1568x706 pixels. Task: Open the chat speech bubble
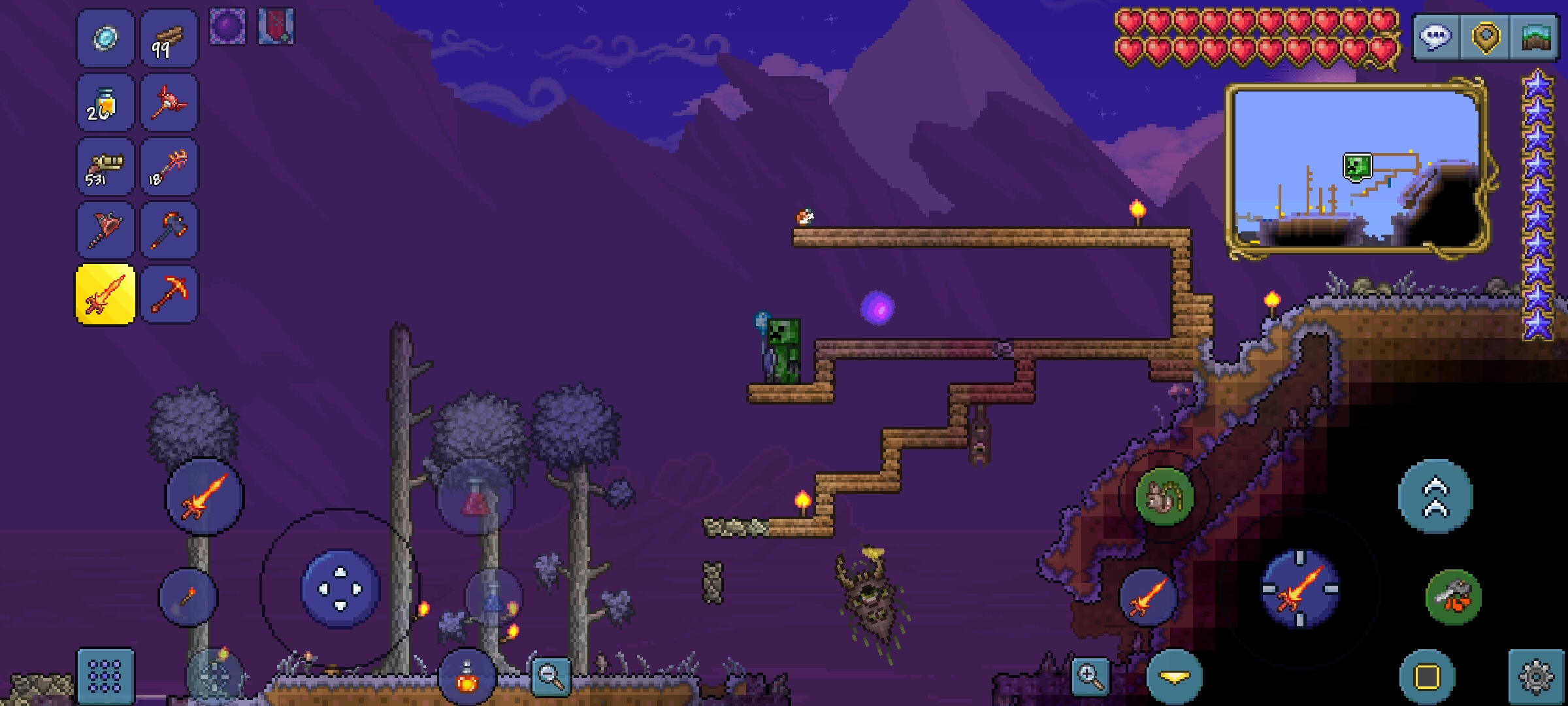click(1435, 37)
